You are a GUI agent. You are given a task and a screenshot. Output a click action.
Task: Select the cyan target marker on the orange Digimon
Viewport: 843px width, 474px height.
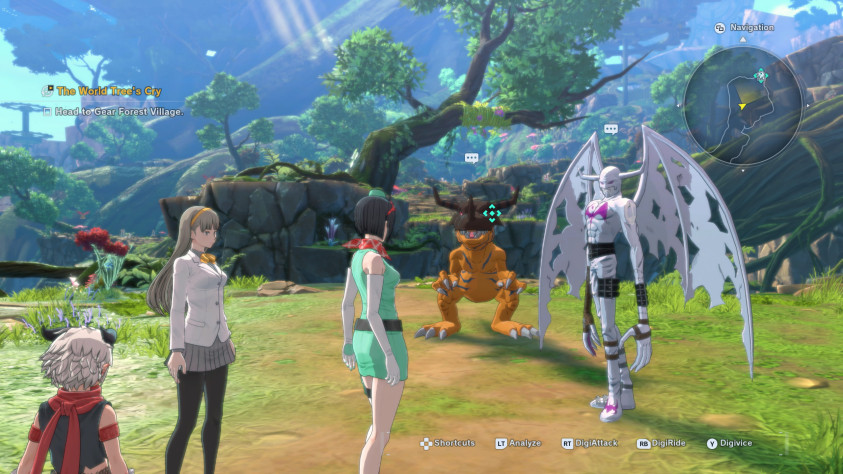coord(491,212)
